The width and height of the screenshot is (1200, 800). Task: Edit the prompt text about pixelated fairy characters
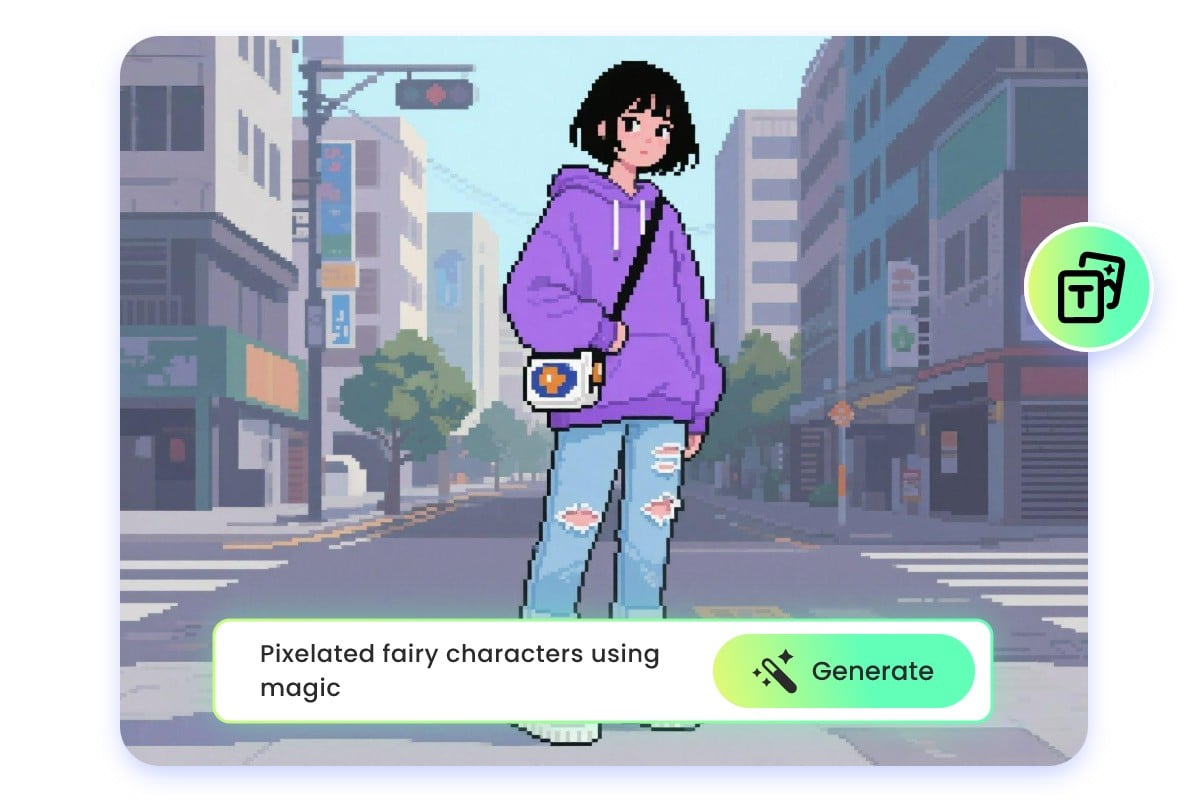point(459,671)
